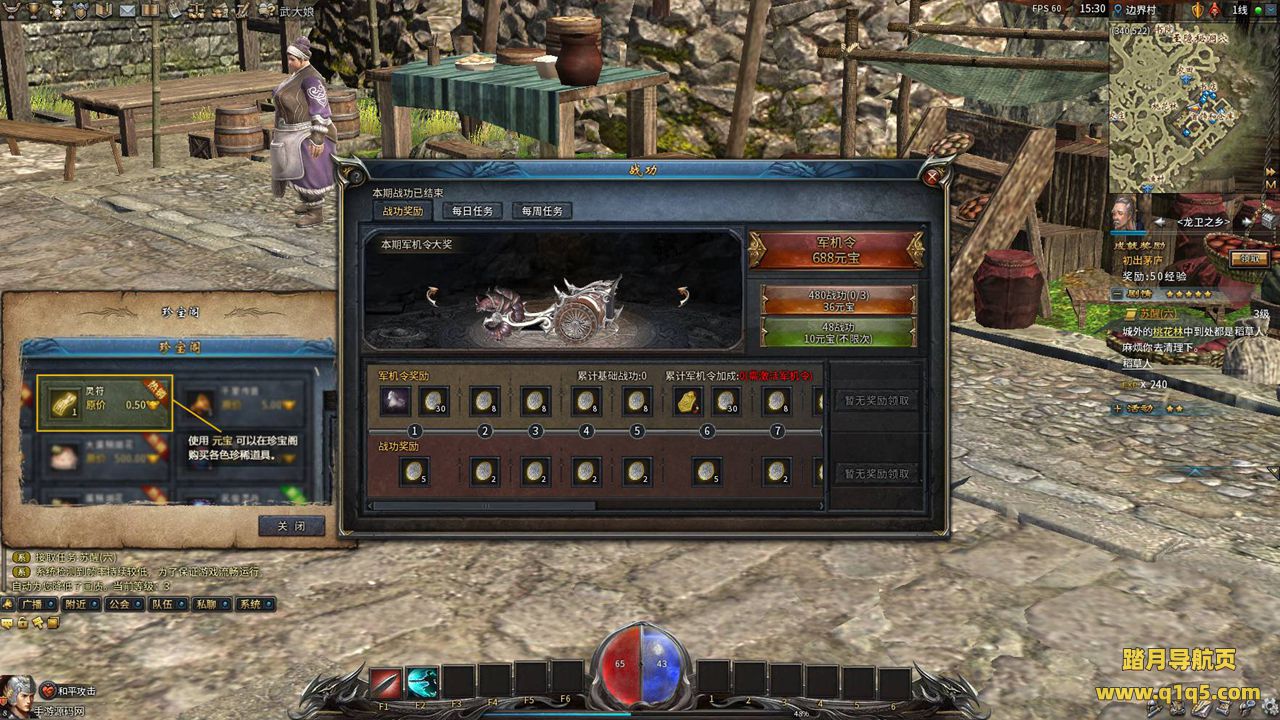1280x720 pixels.
Task: Select the 战功奖励 tab
Action: (402, 211)
